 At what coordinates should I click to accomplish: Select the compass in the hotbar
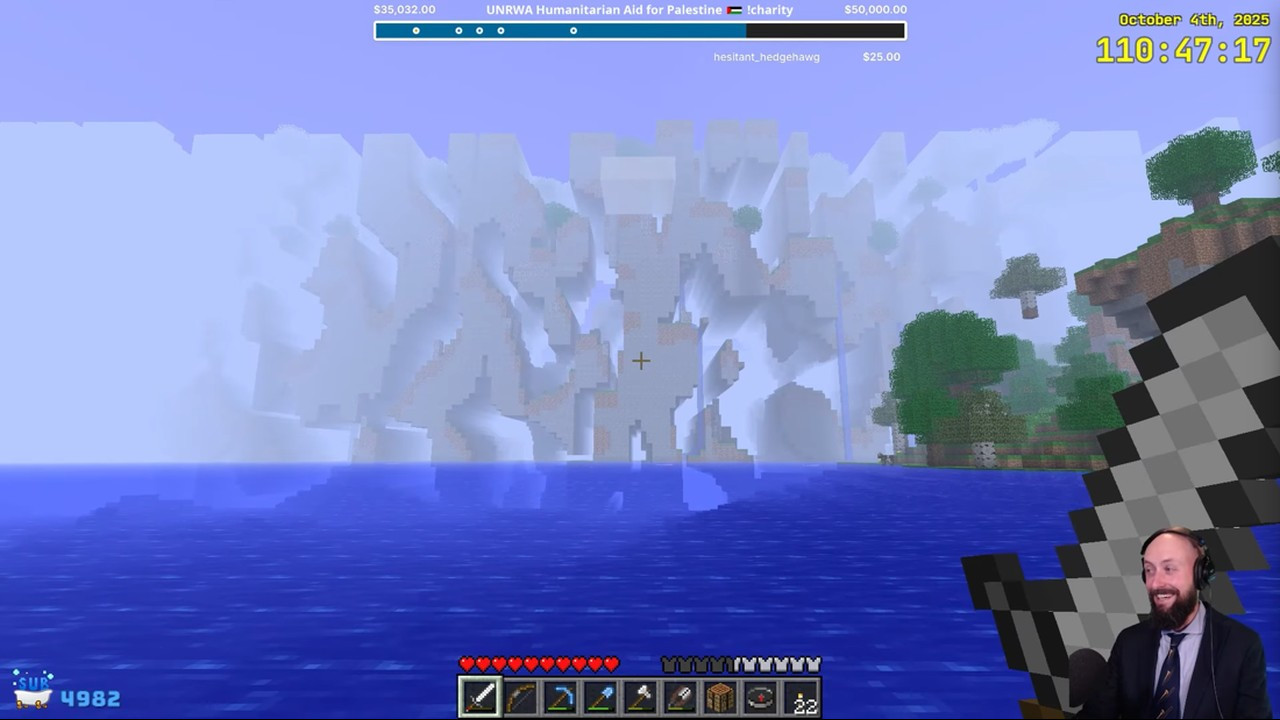click(x=759, y=697)
